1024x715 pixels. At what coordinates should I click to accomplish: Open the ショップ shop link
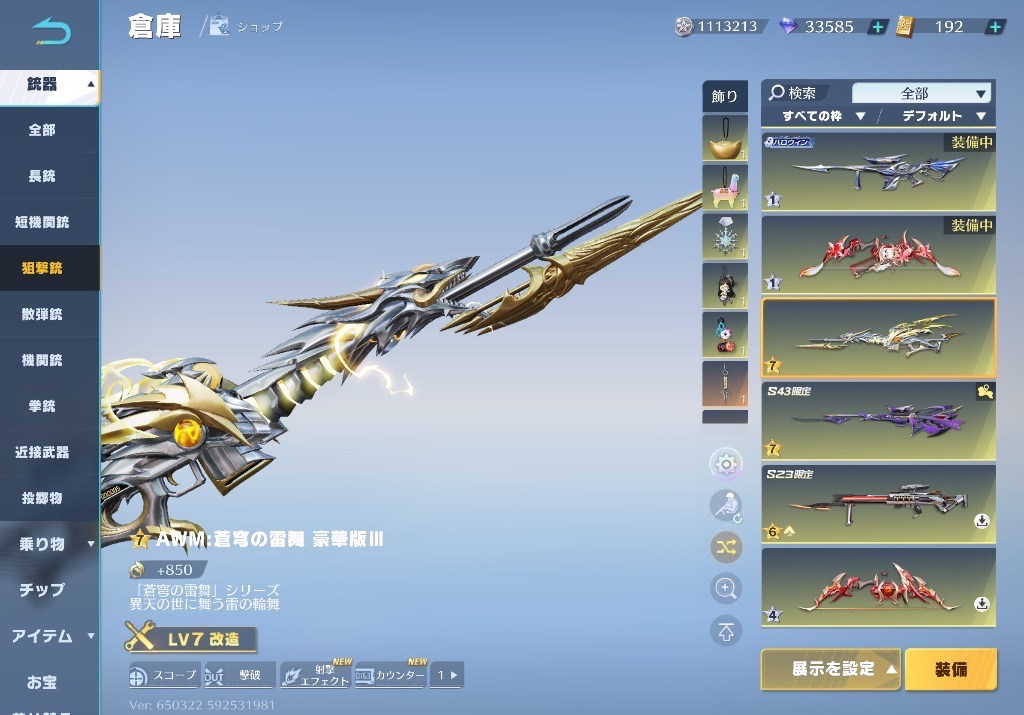tap(247, 27)
